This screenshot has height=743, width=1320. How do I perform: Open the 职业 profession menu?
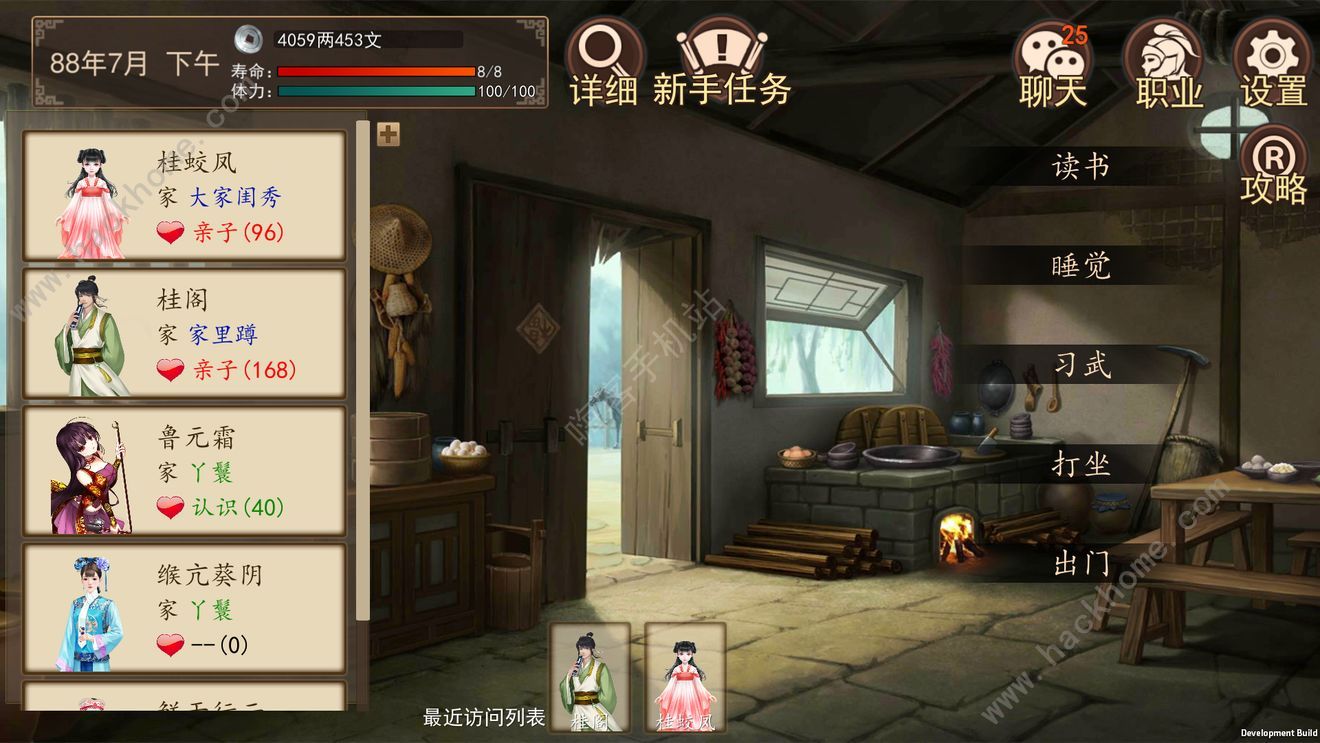[x=1168, y=65]
